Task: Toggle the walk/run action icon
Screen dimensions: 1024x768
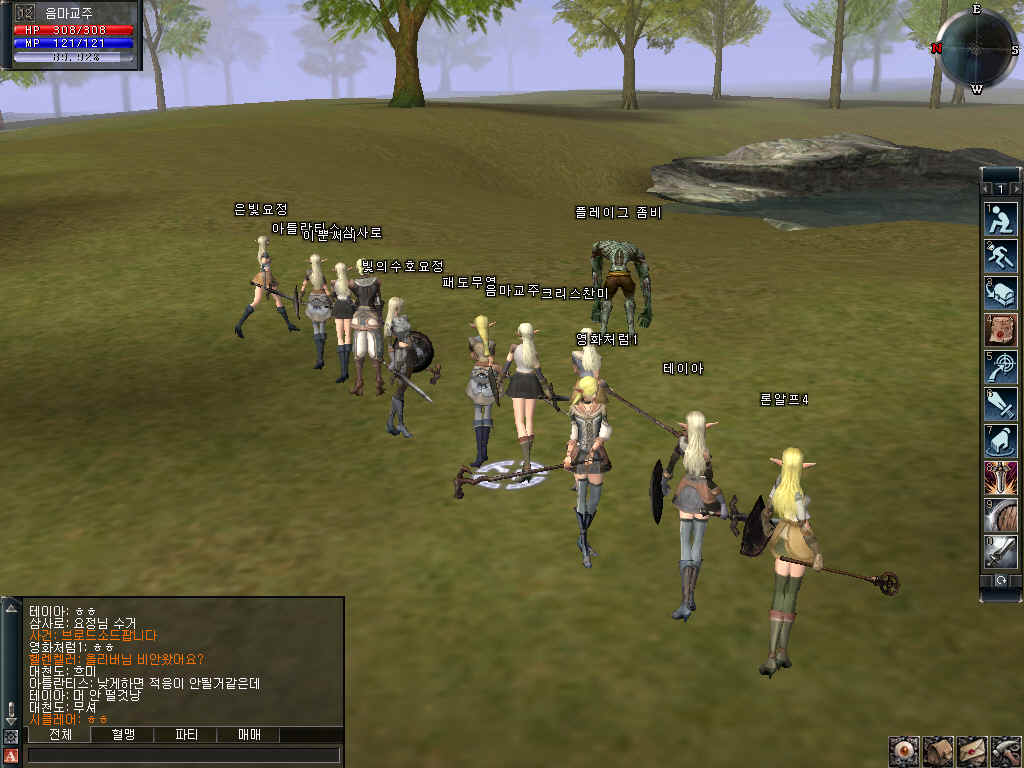Action: (1001, 256)
